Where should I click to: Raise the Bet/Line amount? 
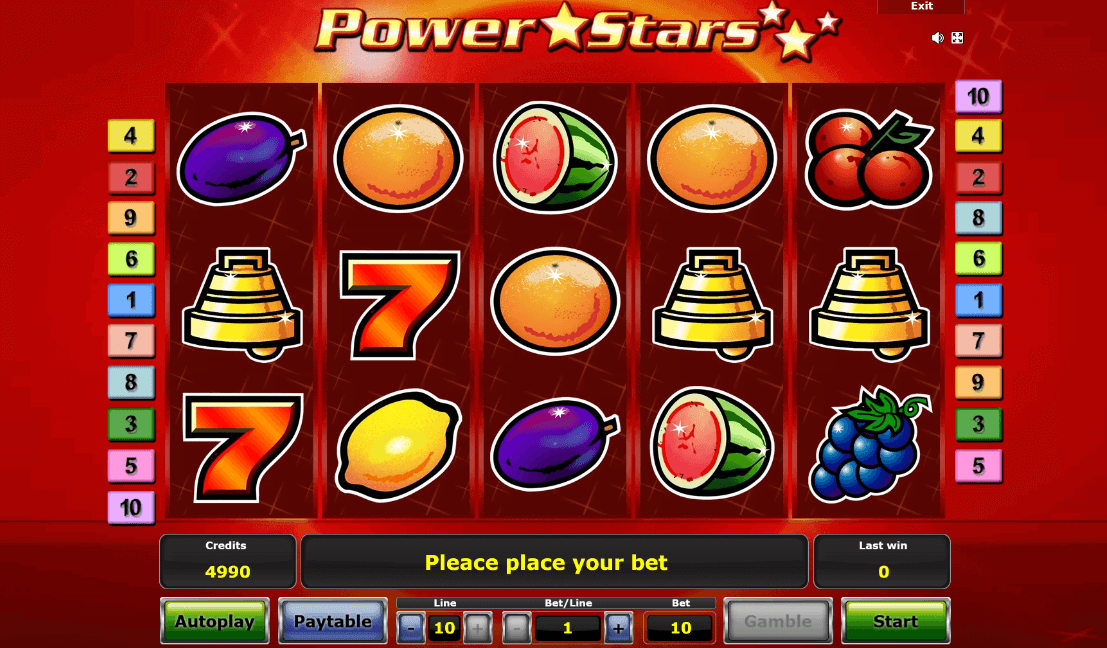618,628
